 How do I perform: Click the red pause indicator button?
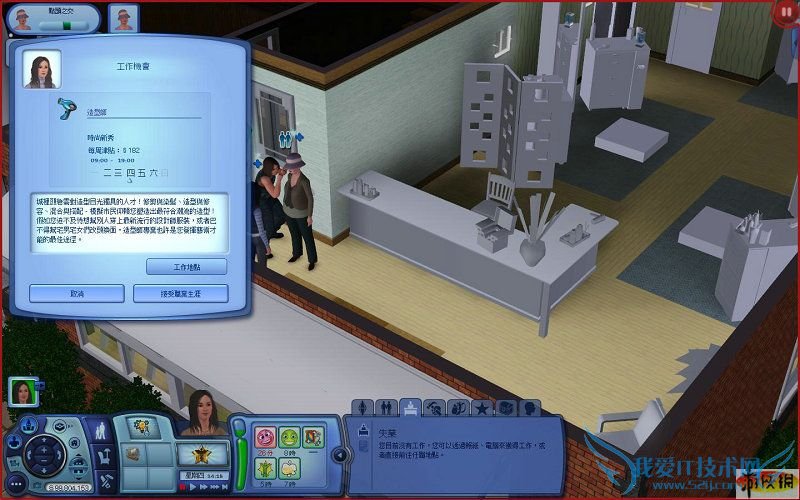click(785, 14)
